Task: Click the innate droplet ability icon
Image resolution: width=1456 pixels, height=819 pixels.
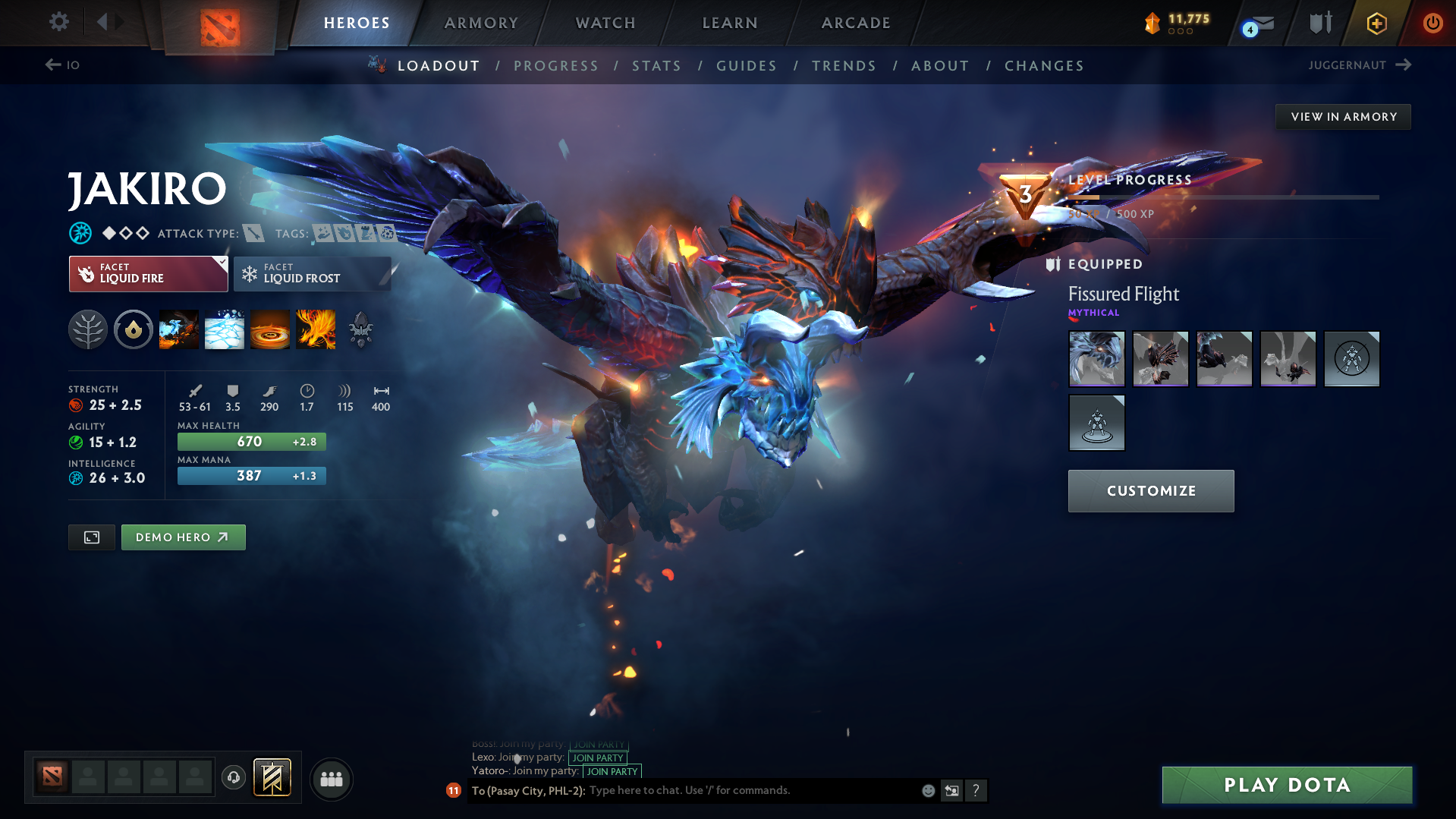Action: click(134, 329)
